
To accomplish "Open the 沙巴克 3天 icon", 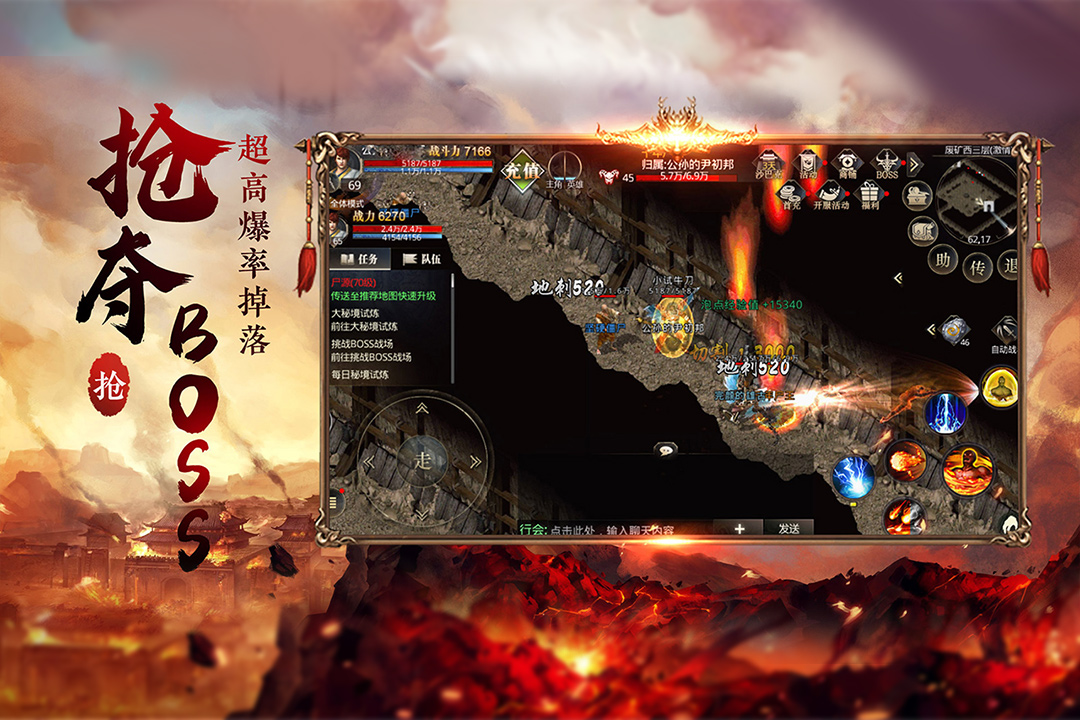I will click(766, 164).
